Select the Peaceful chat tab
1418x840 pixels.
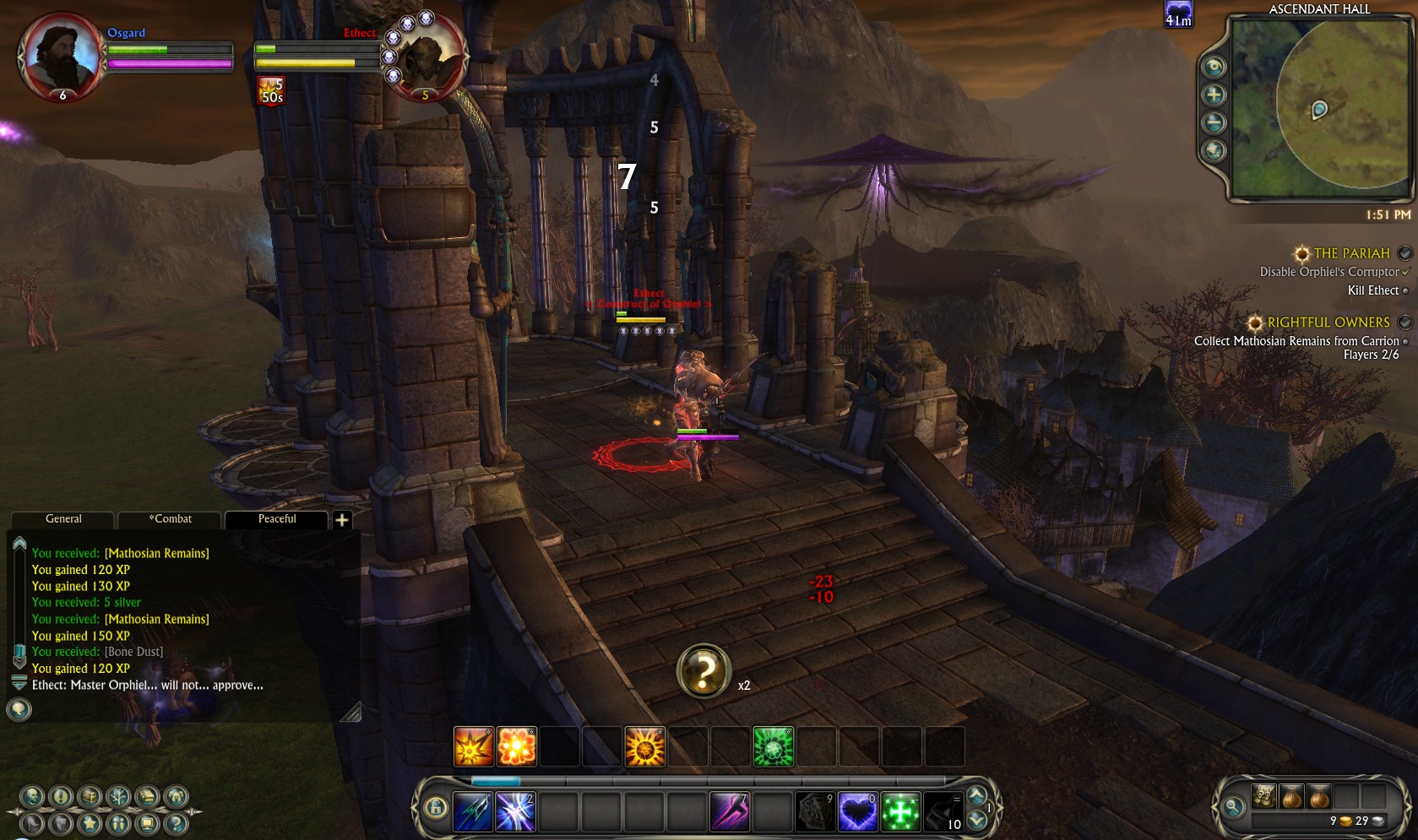(277, 519)
